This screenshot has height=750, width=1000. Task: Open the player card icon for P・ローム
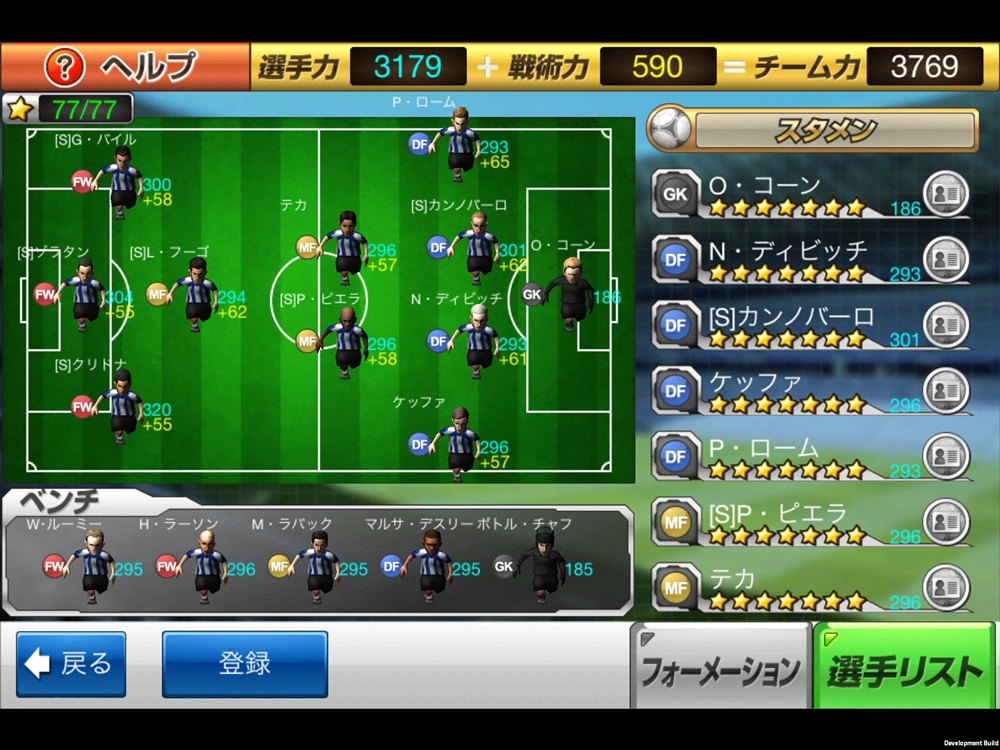point(945,456)
